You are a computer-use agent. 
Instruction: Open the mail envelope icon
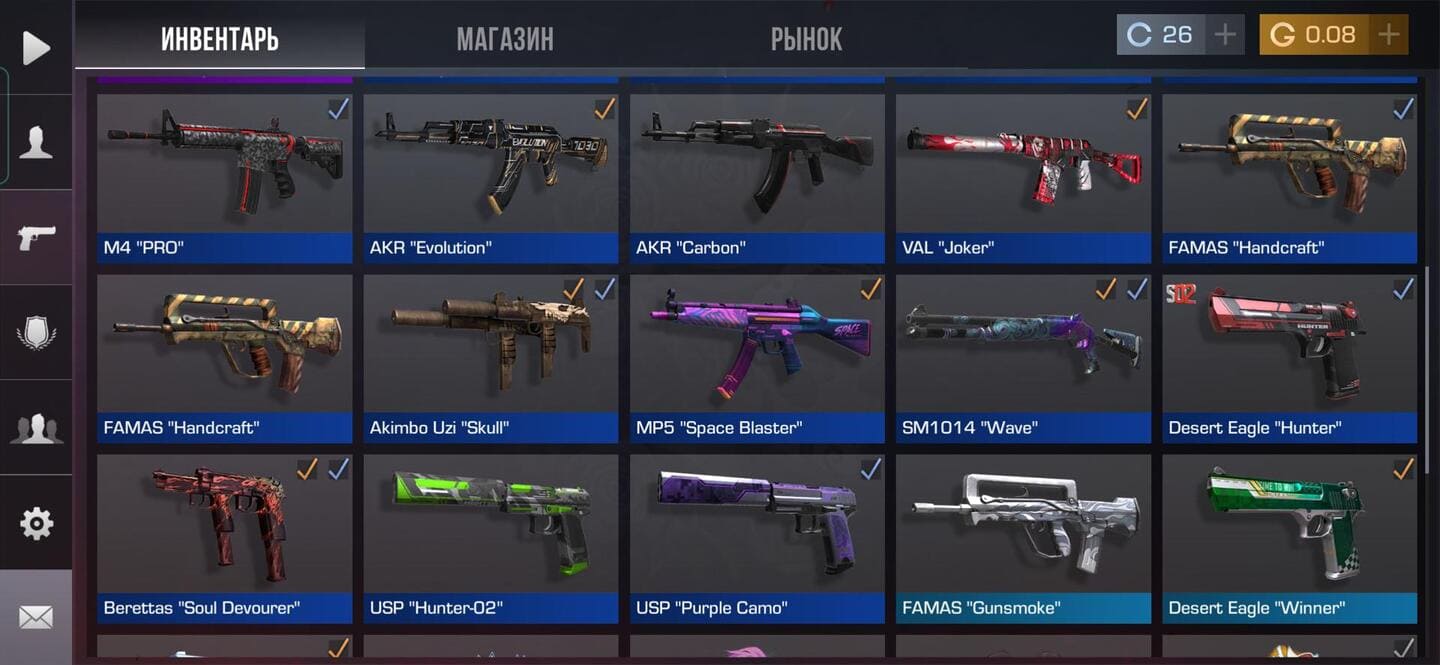[x=36, y=618]
